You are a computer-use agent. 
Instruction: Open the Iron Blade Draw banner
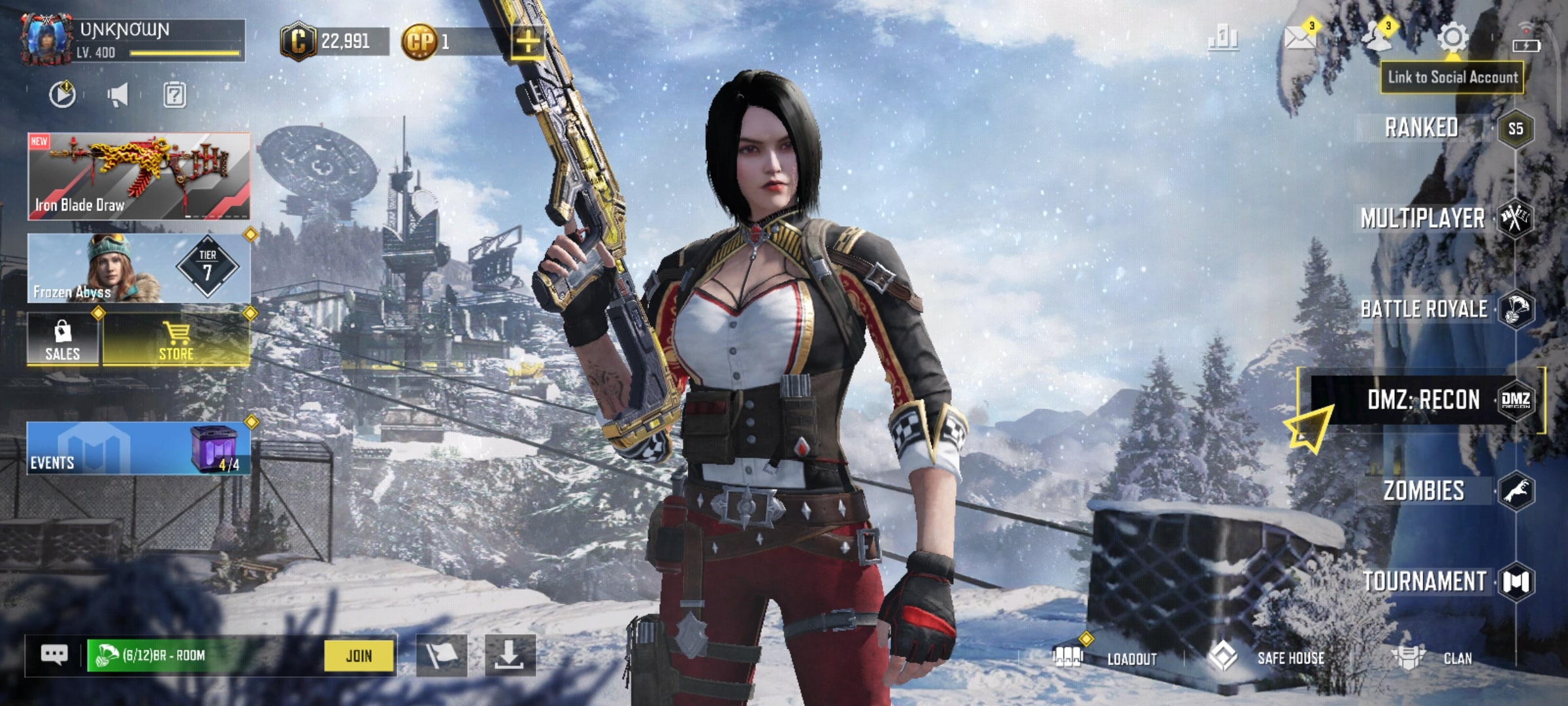point(138,176)
